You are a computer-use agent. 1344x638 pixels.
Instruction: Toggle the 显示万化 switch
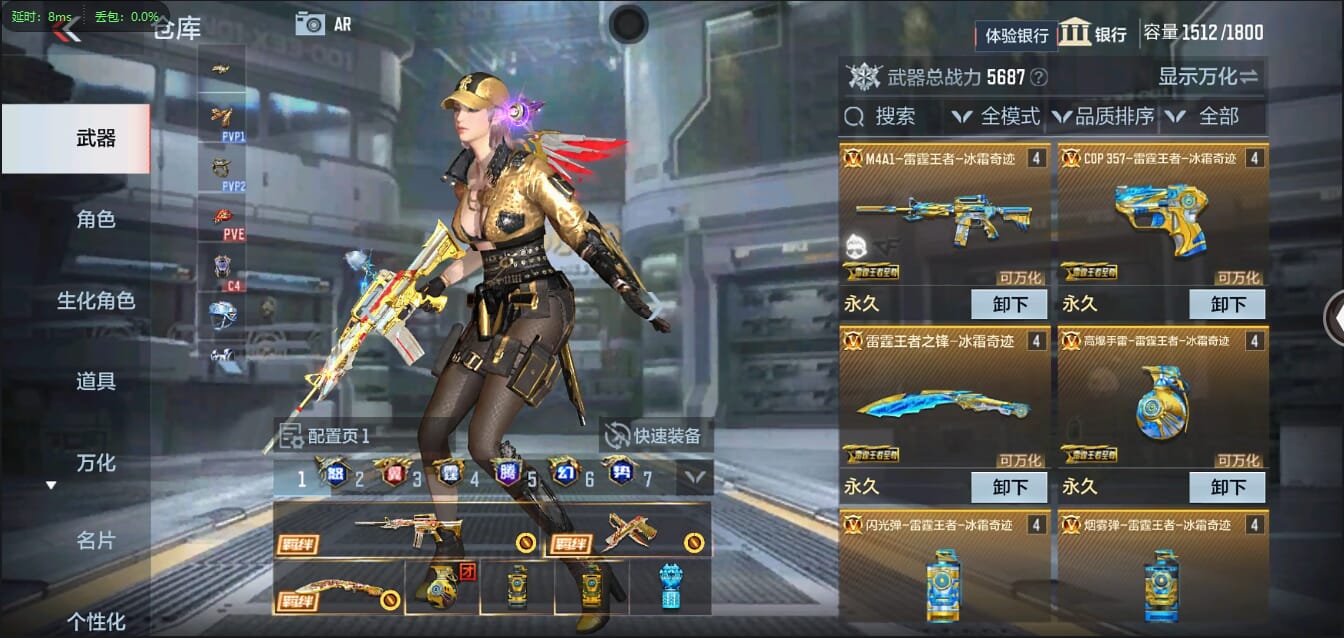(x=1208, y=76)
